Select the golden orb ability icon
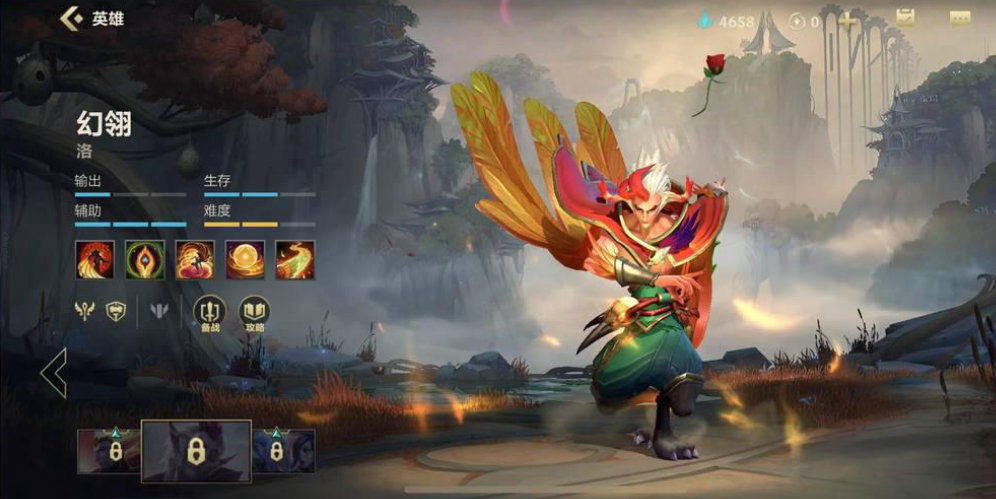996x499 pixels. pos(245,260)
